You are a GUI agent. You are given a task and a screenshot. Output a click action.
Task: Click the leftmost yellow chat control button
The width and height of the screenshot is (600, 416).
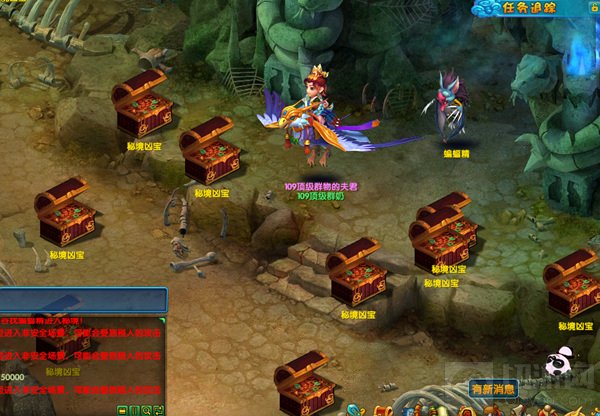point(122,410)
